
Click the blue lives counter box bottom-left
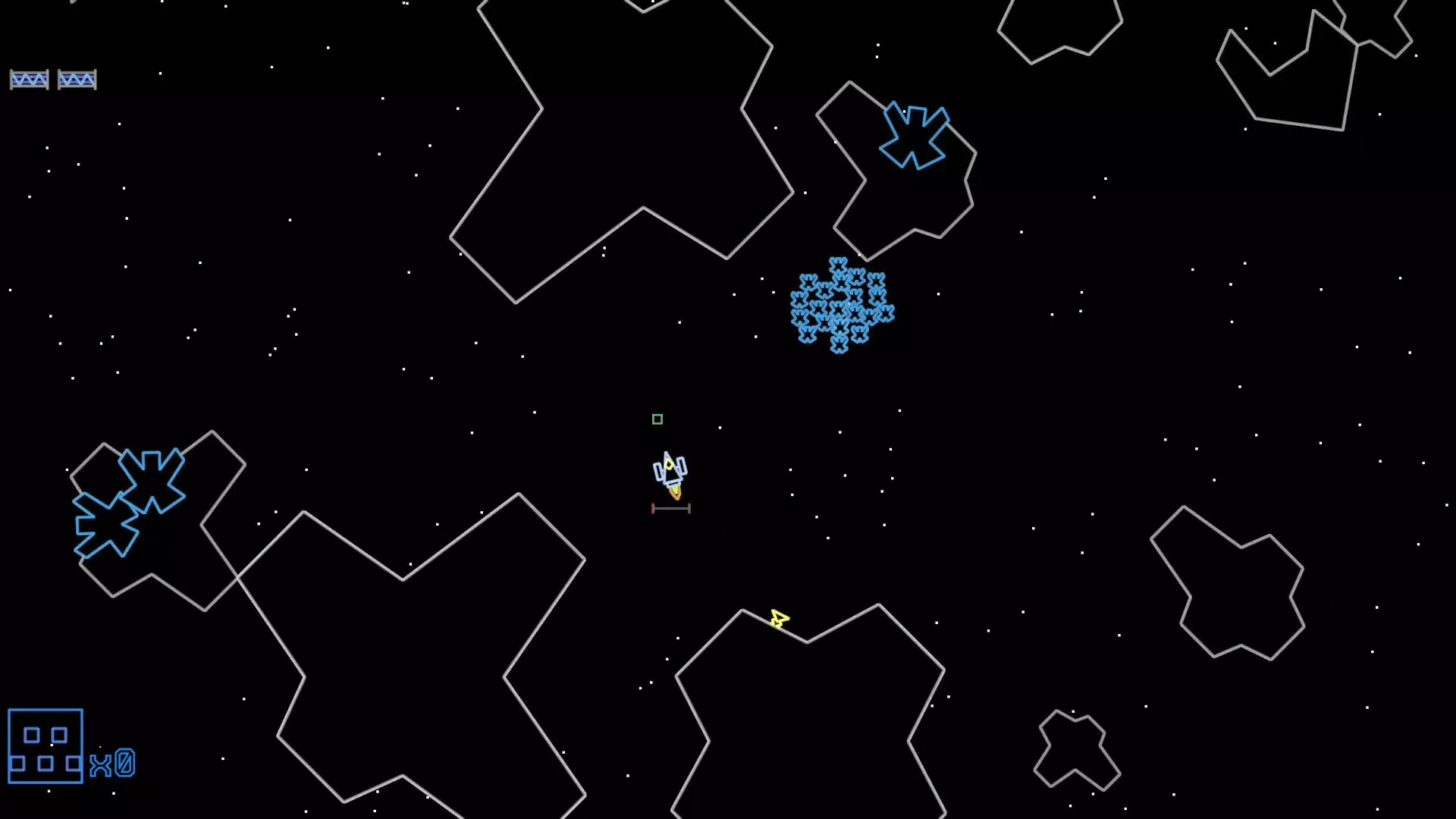click(x=45, y=745)
